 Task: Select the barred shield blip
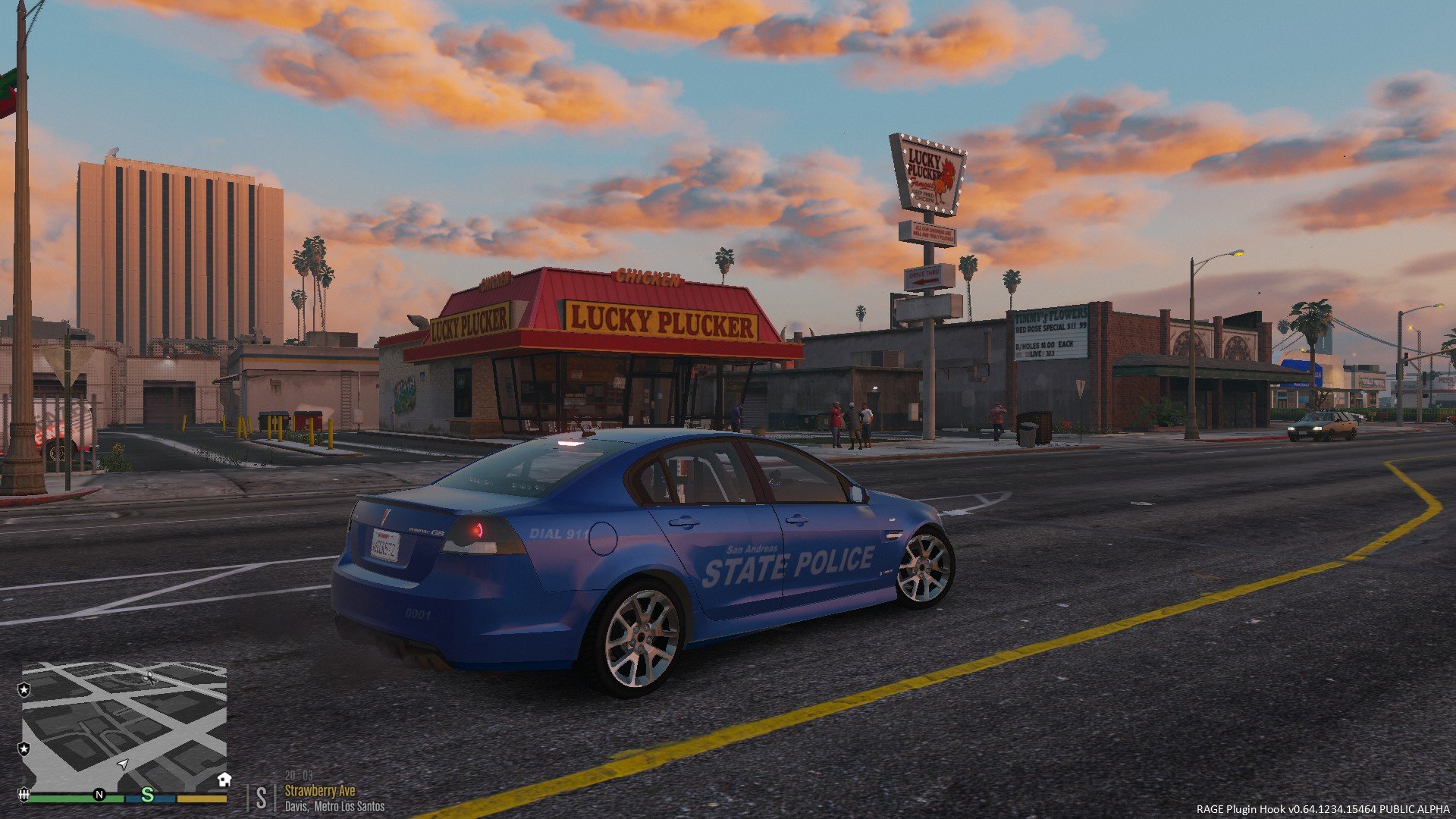pyautogui.click(x=24, y=795)
